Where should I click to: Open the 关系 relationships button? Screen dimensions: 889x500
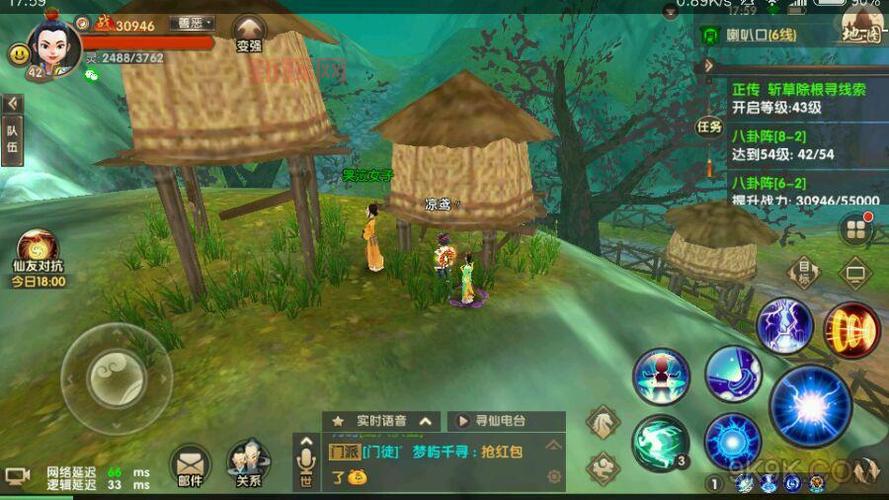248,465
